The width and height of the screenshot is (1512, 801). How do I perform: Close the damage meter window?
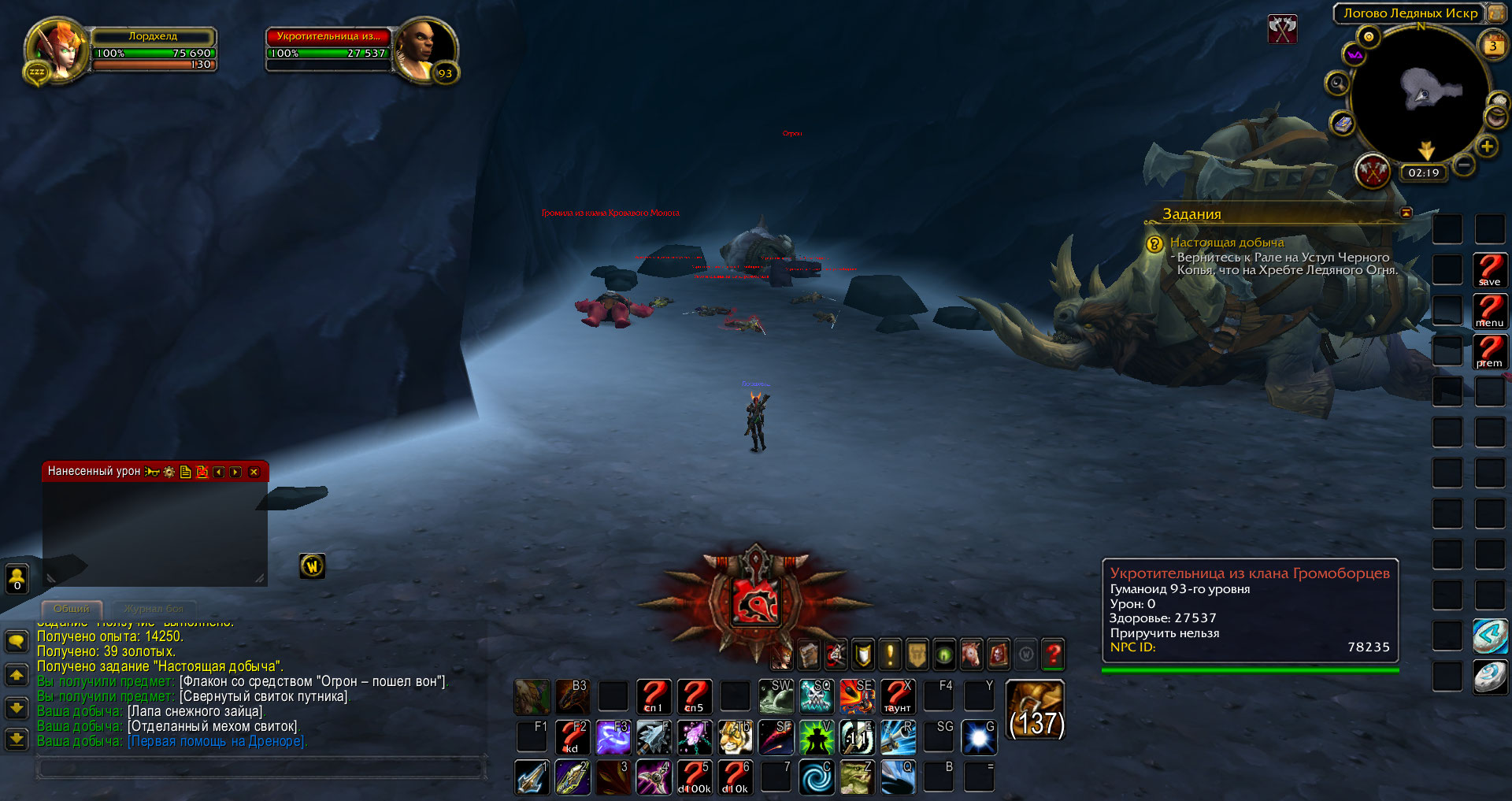[254, 472]
